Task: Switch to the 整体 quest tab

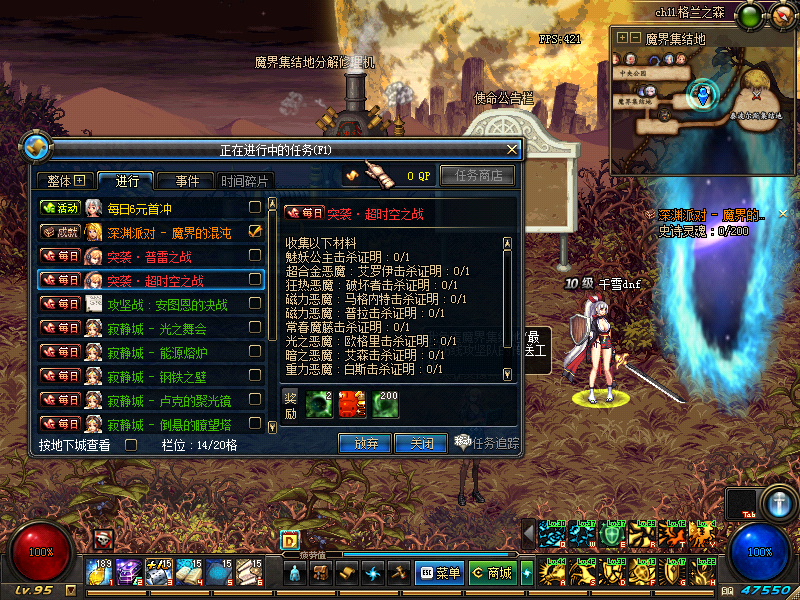Action: 67,181
